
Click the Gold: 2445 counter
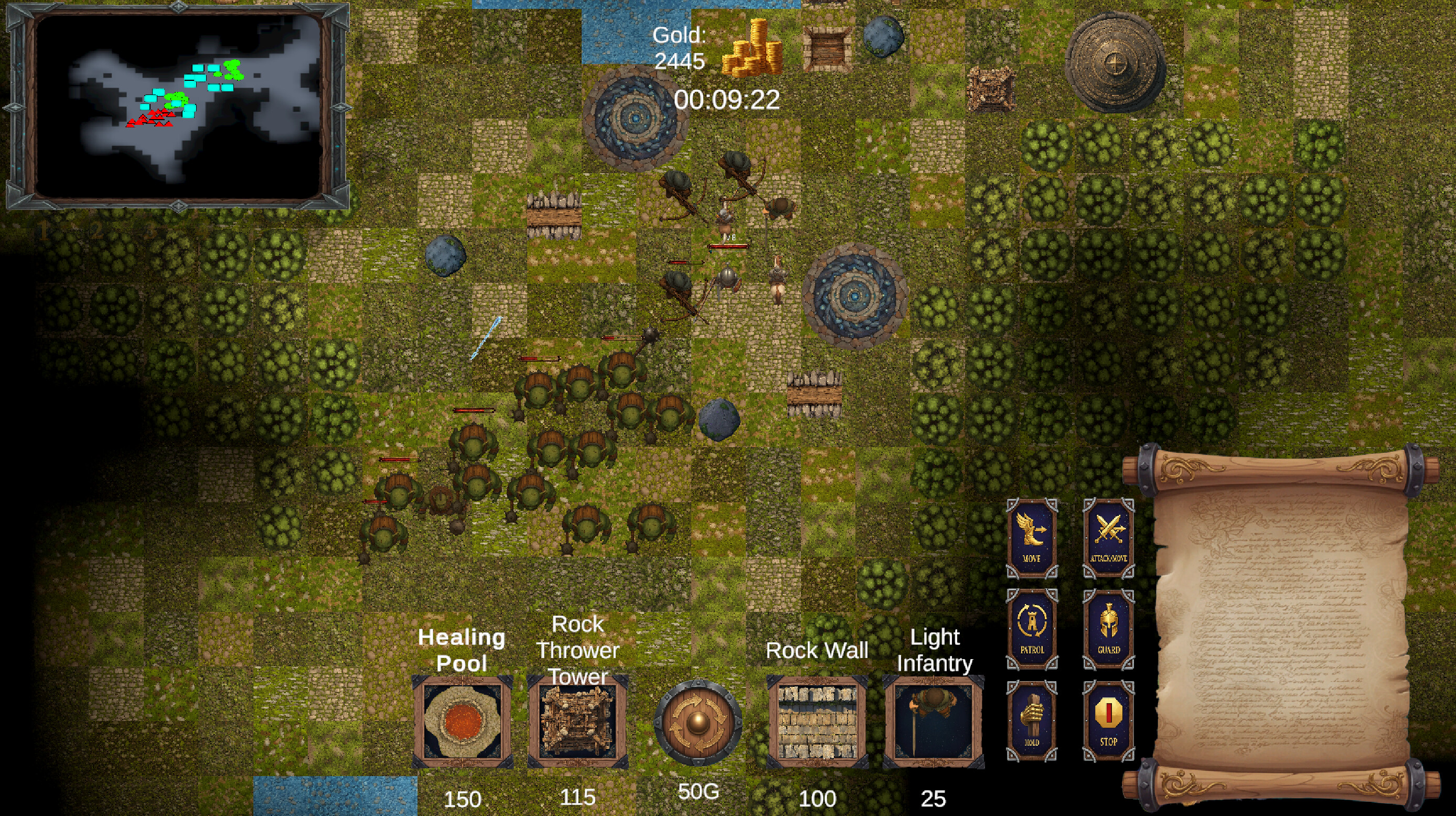(x=681, y=48)
